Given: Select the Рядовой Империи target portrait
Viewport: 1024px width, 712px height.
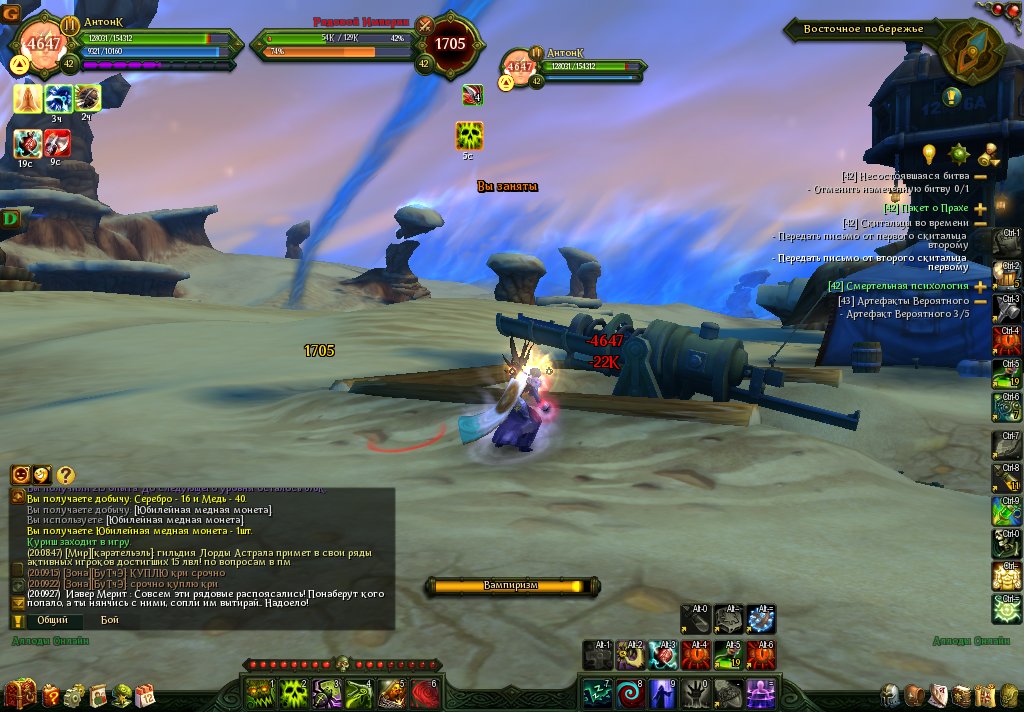Looking at the screenshot, I should click(x=450, y=45).
